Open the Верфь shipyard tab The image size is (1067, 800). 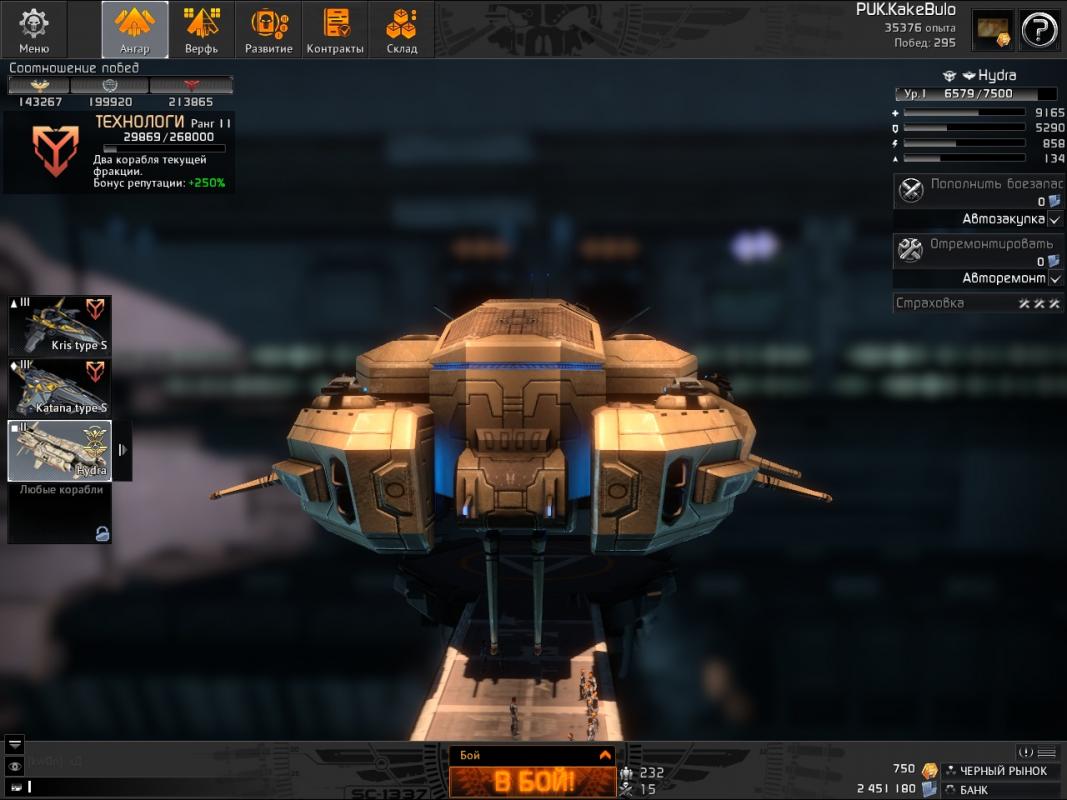click(x=201, y=30)
